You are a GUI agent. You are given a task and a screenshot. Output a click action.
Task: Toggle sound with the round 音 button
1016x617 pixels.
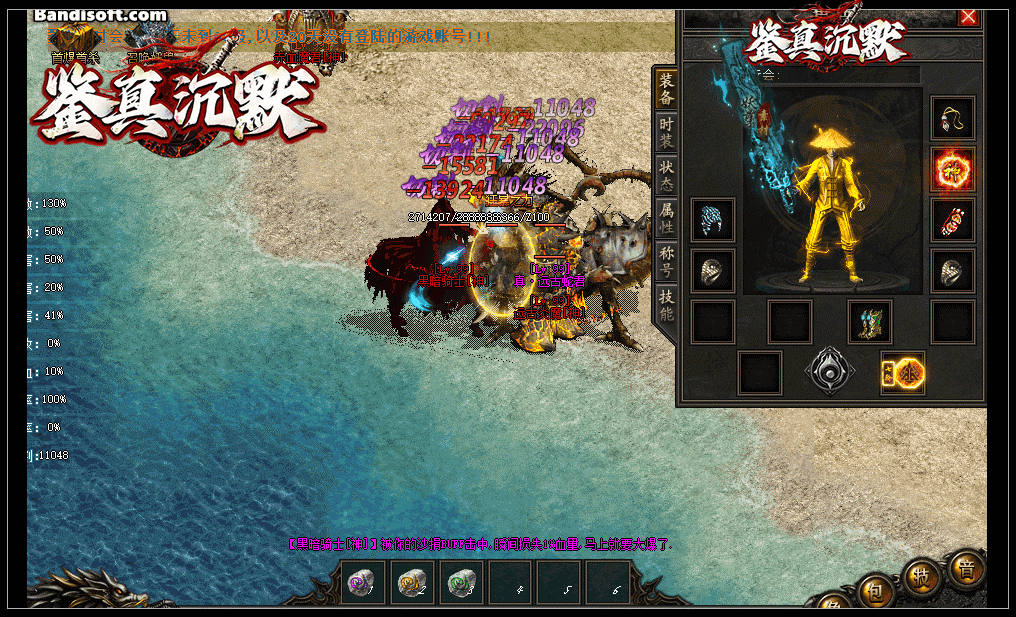pos(966,568)
